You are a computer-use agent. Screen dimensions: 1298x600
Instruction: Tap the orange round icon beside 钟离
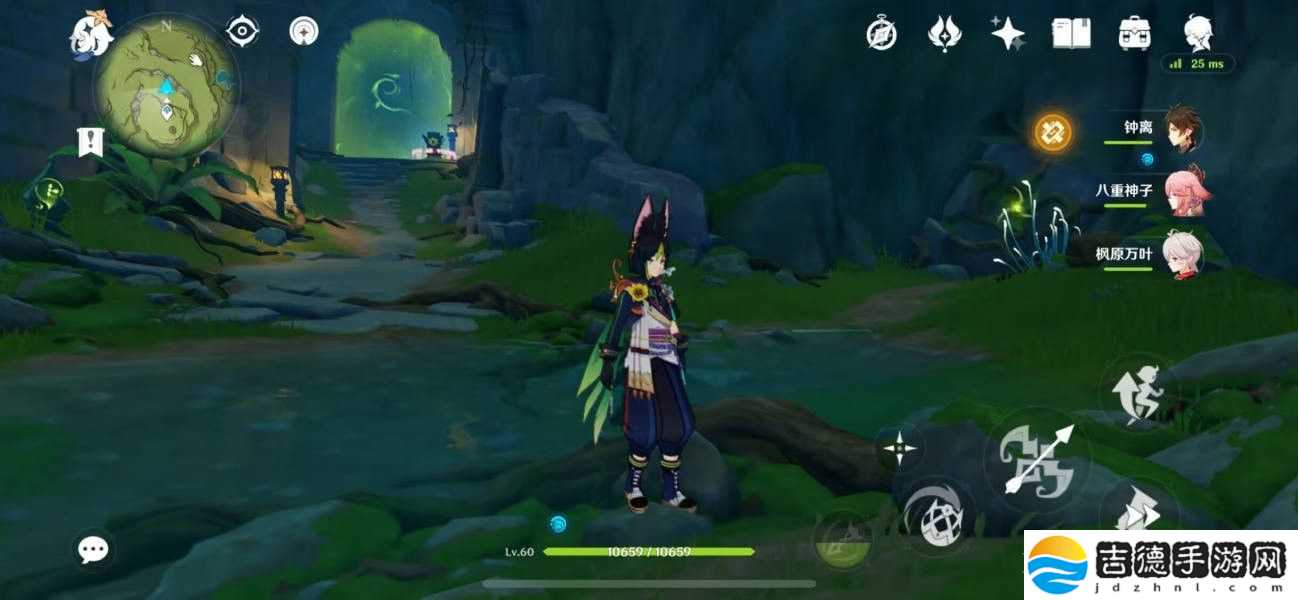pyautogui.click(x=1052, y=131)
